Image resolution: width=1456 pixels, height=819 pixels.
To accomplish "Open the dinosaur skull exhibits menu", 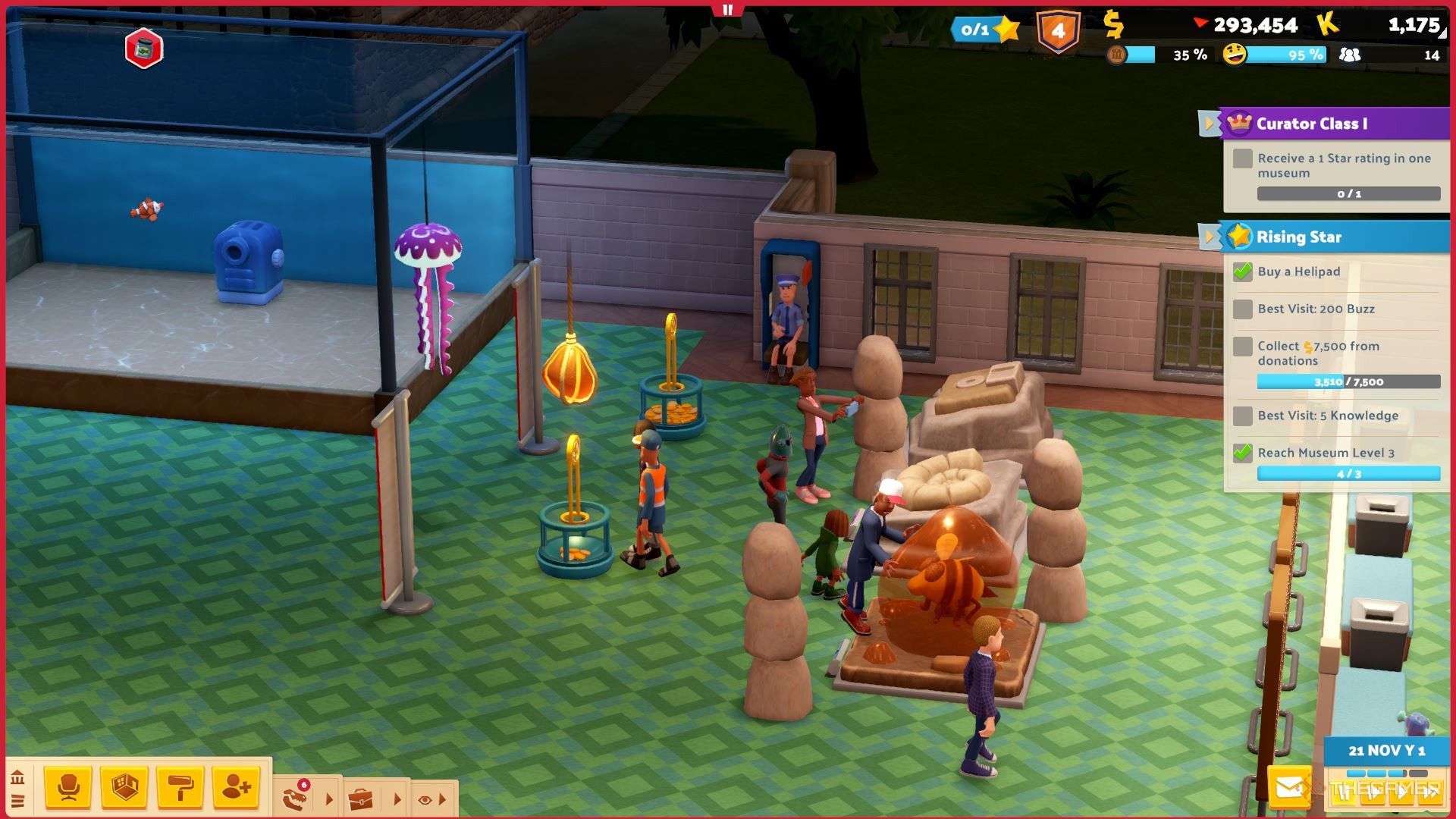I will pyautogui.click(x=295, y=799).
